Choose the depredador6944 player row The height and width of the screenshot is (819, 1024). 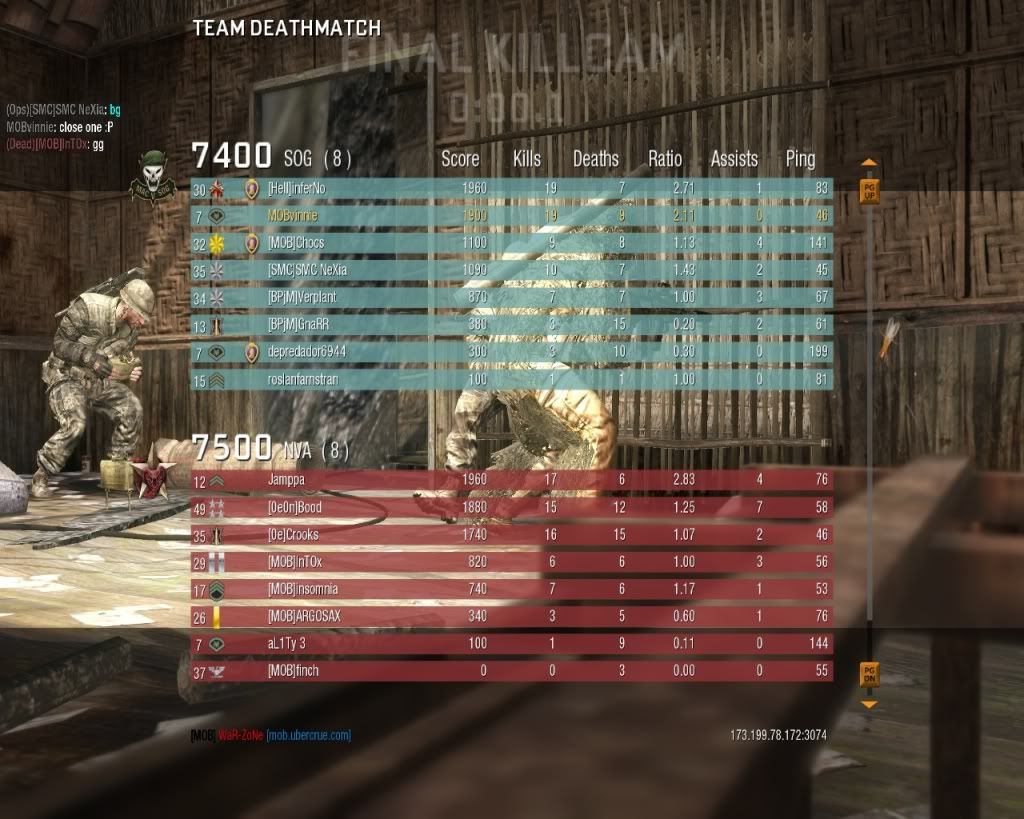(x=511, y=352)
